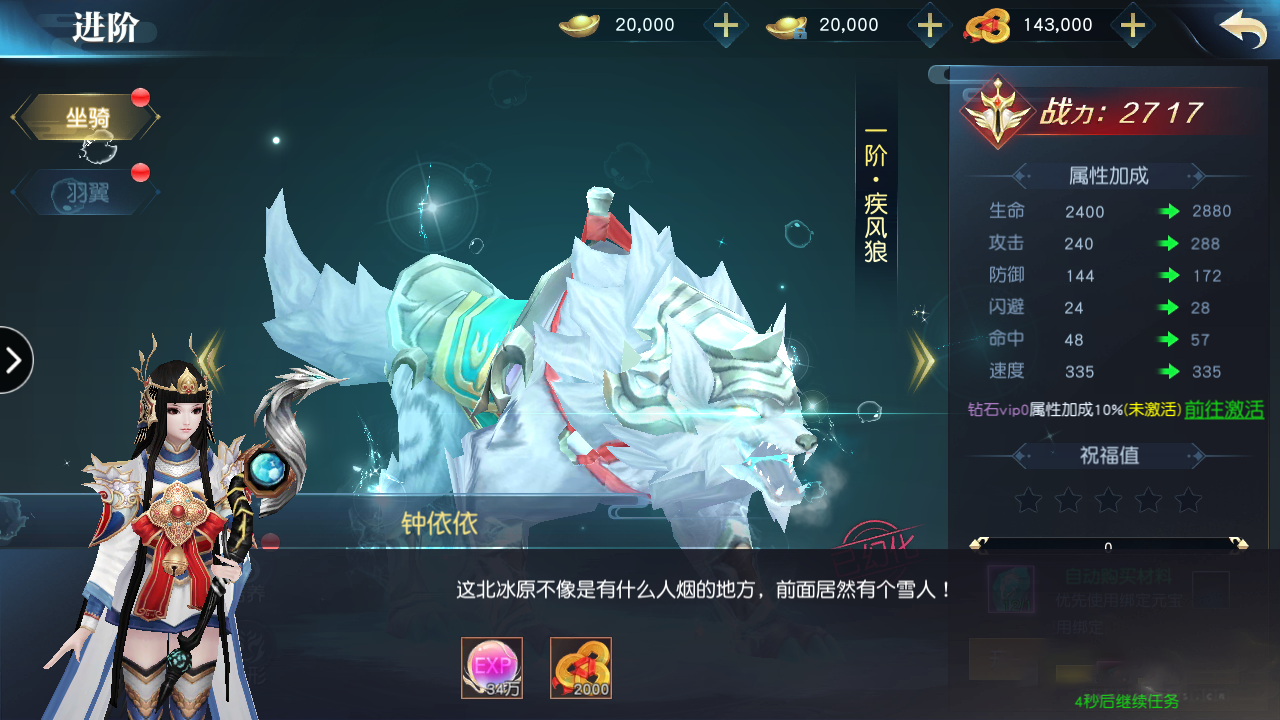Click the first blessing star under 祝福值
The image size is (1280, 720).
click(x=1029, y=499)
